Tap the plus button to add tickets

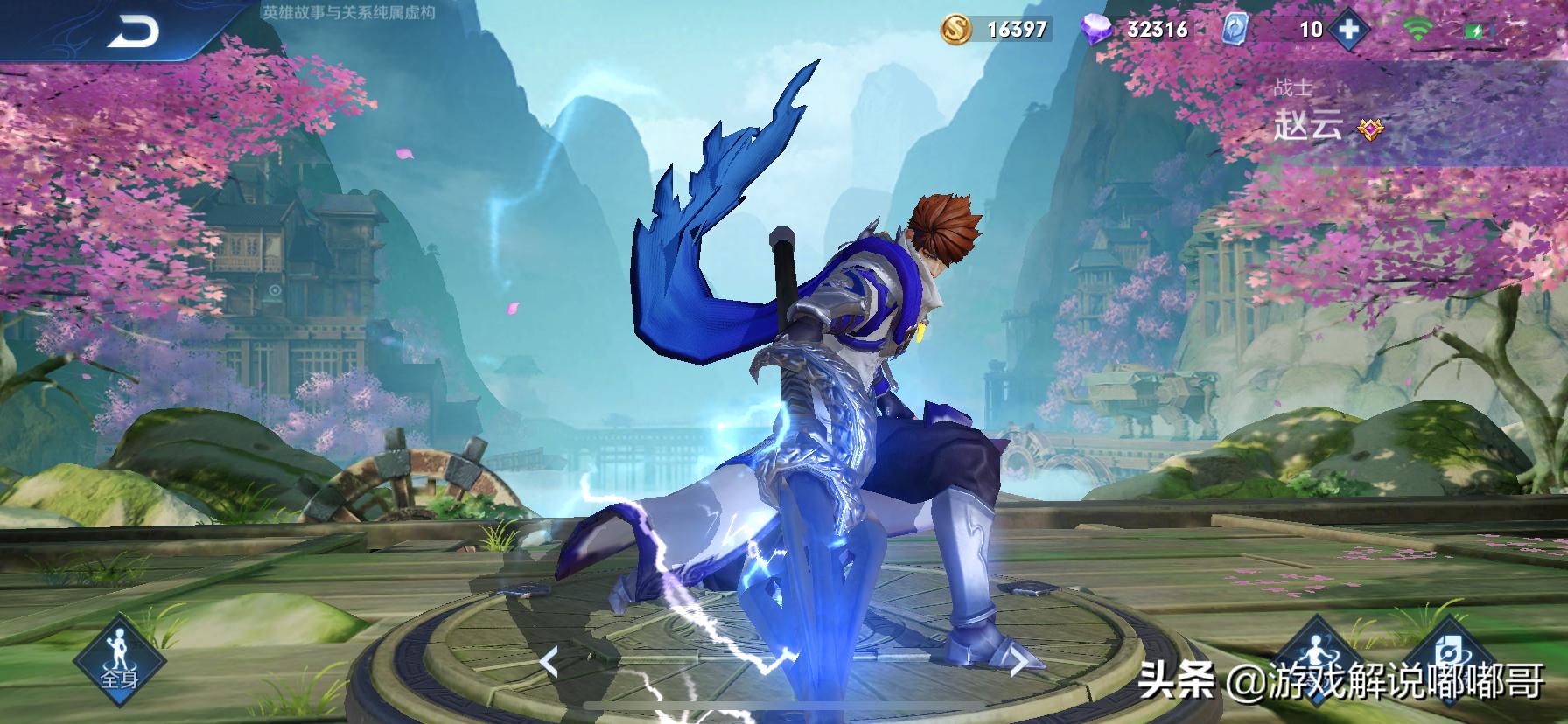(x=1348, y=29)
